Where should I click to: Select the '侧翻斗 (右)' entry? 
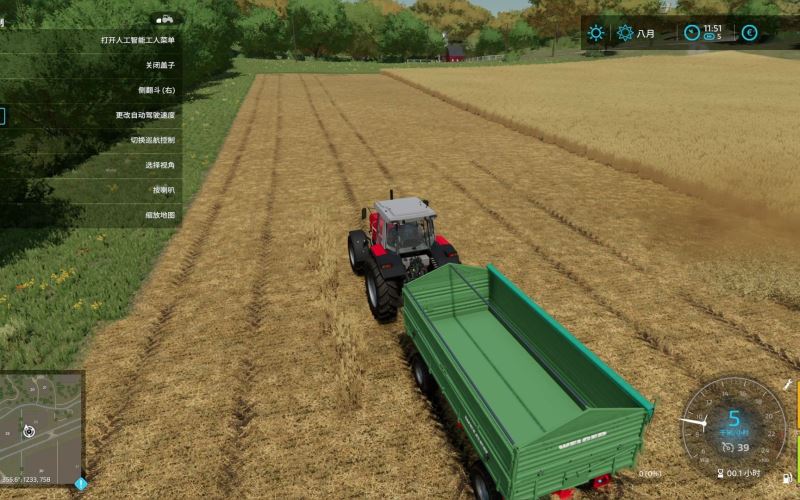pos(156,90)
